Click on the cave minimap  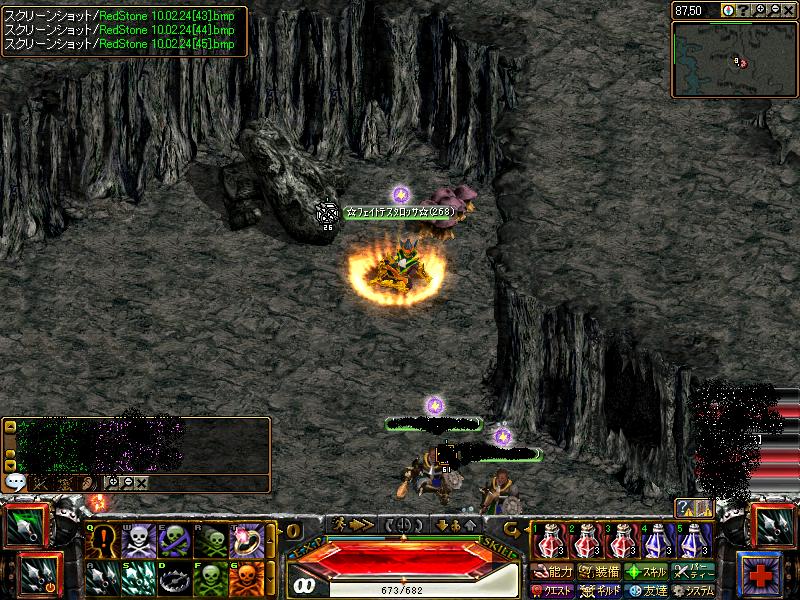(734, 59)
